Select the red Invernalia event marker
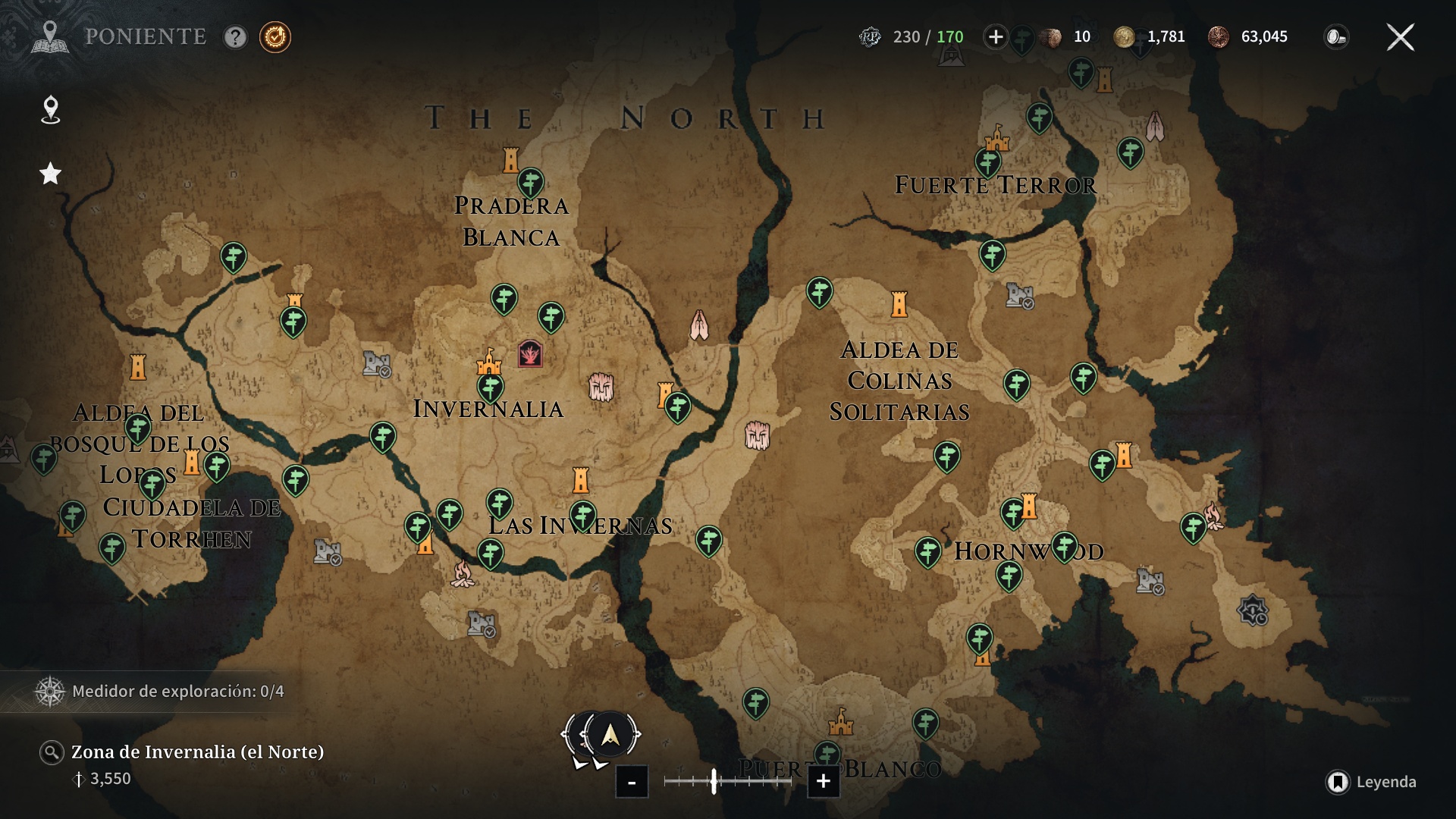The image size is (1456, 819). click(x=530, y=353)
